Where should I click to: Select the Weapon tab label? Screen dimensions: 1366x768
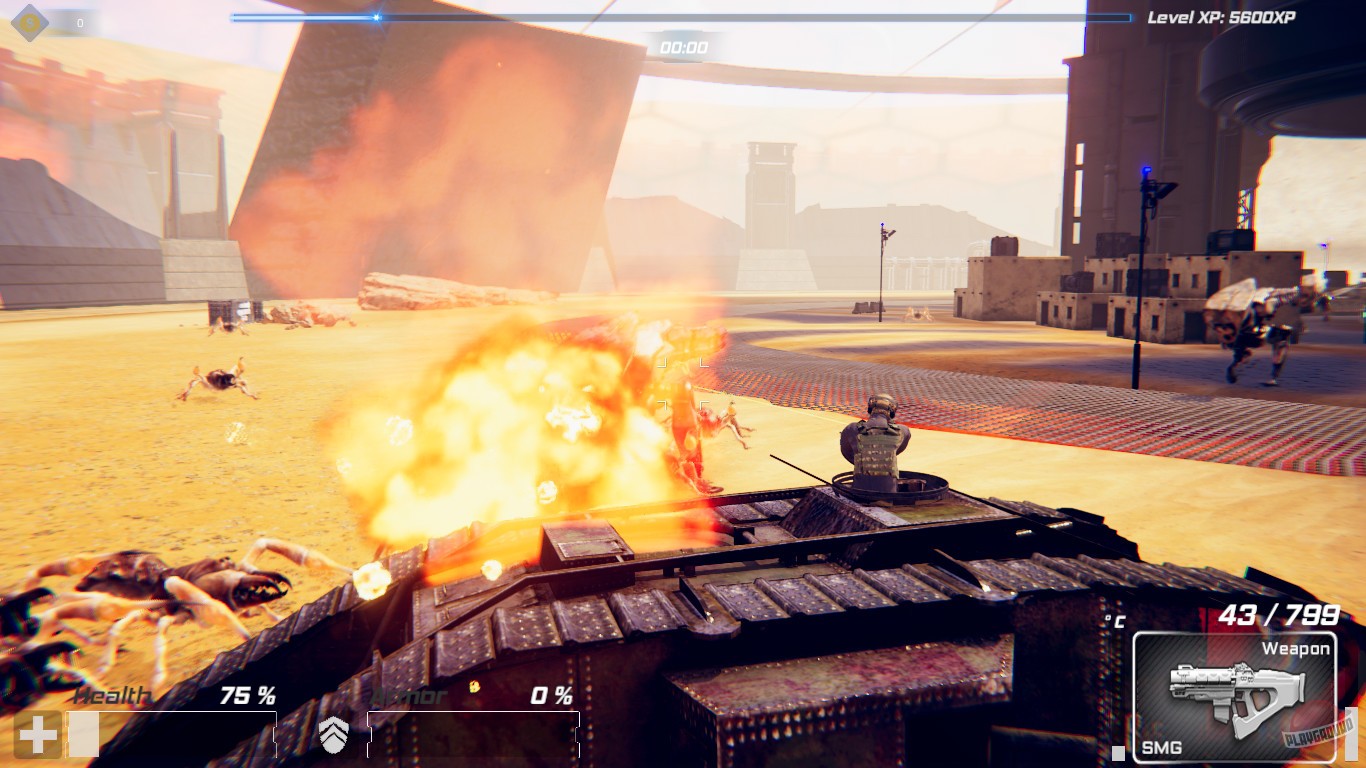click(x=1295, y=647)
